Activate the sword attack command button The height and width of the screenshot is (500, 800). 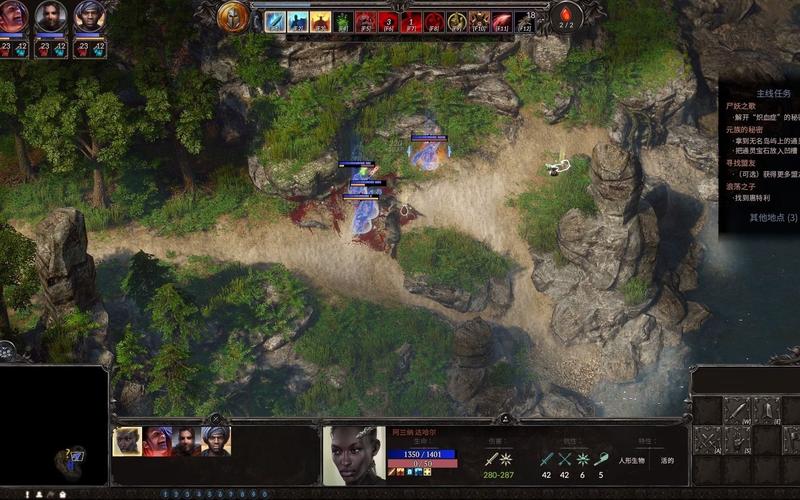[737, 410]
